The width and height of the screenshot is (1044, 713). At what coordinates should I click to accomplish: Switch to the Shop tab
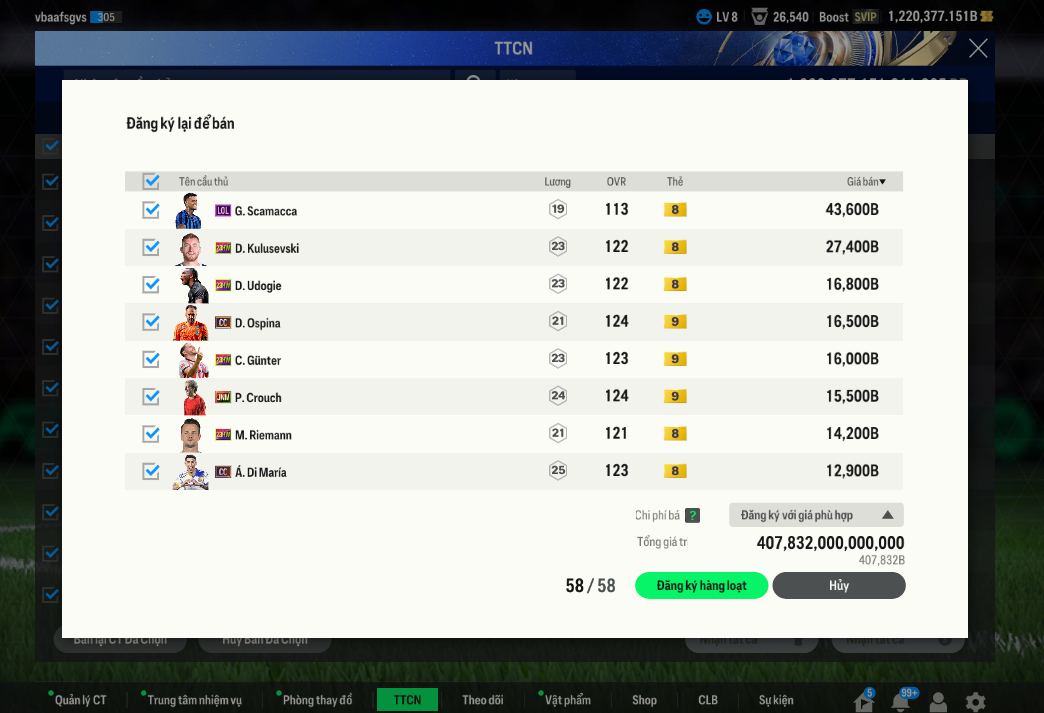click(644, 700)
